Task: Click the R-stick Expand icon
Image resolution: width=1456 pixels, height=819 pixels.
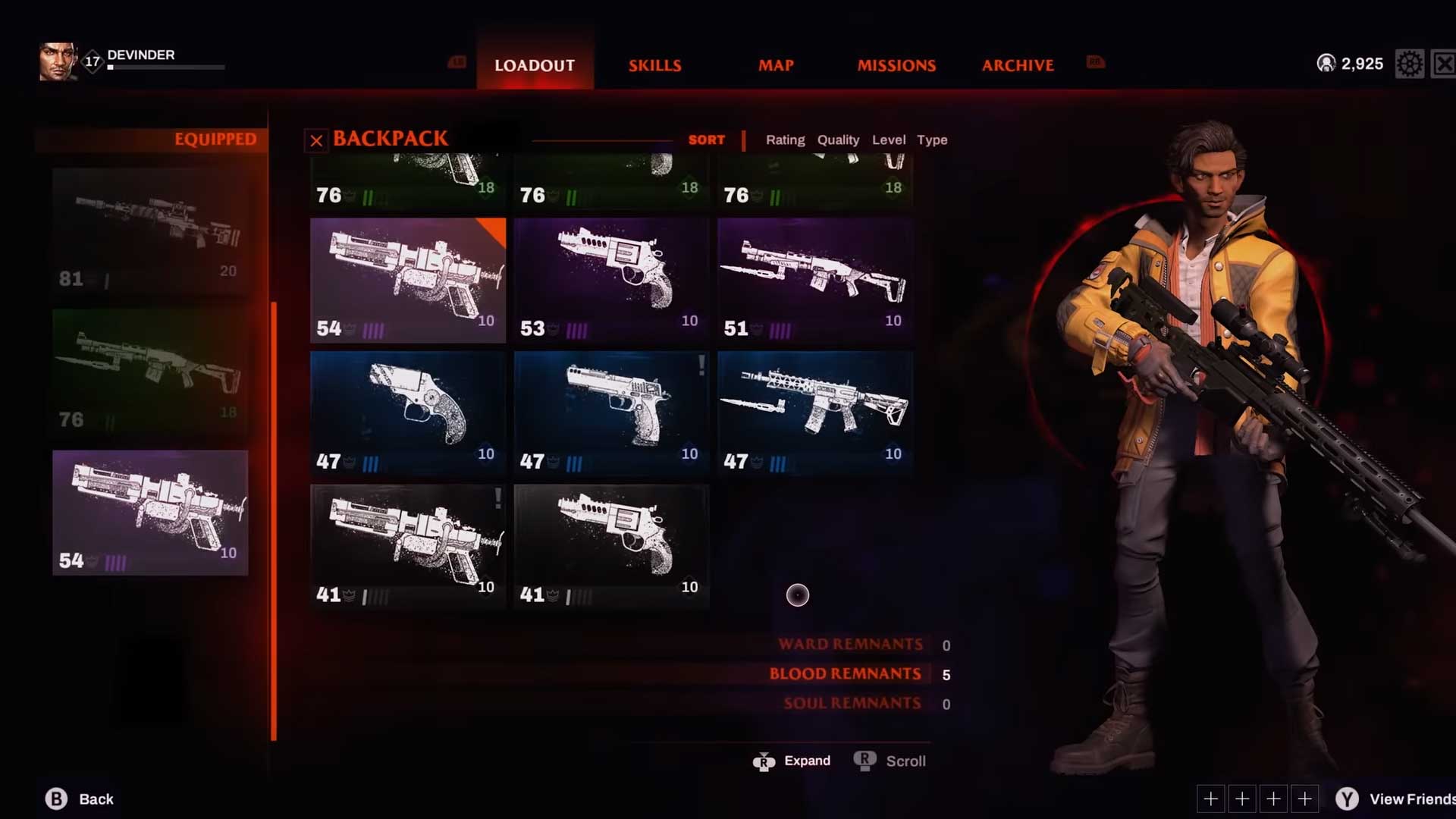Action: [764, 761]
